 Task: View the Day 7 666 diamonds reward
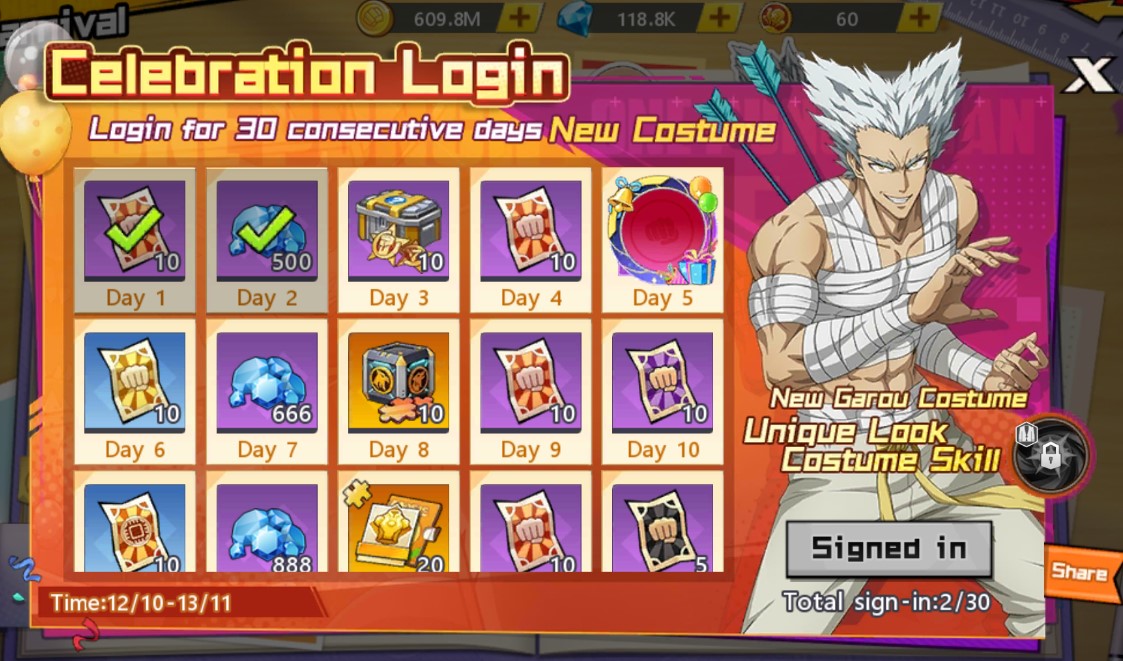point(267,392)
